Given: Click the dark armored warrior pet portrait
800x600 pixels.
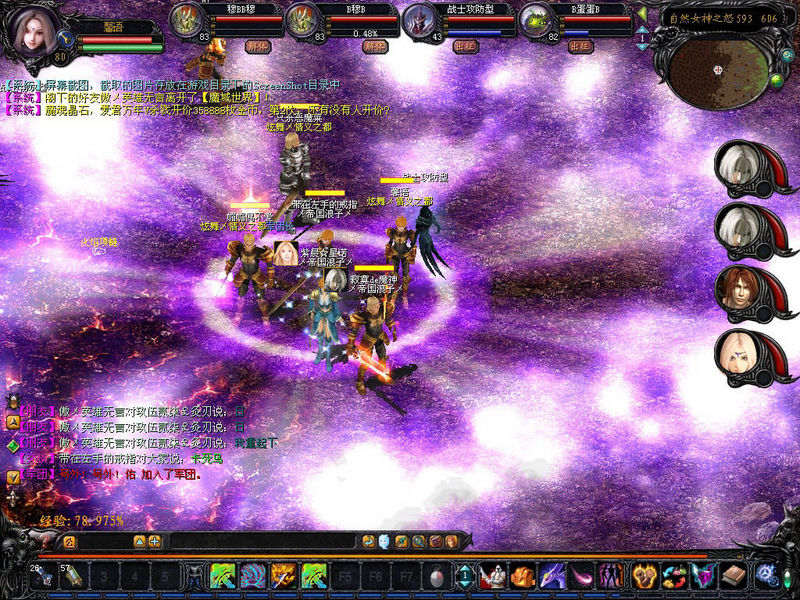Looking at the screenshot, I should click(x=416, y=22).
